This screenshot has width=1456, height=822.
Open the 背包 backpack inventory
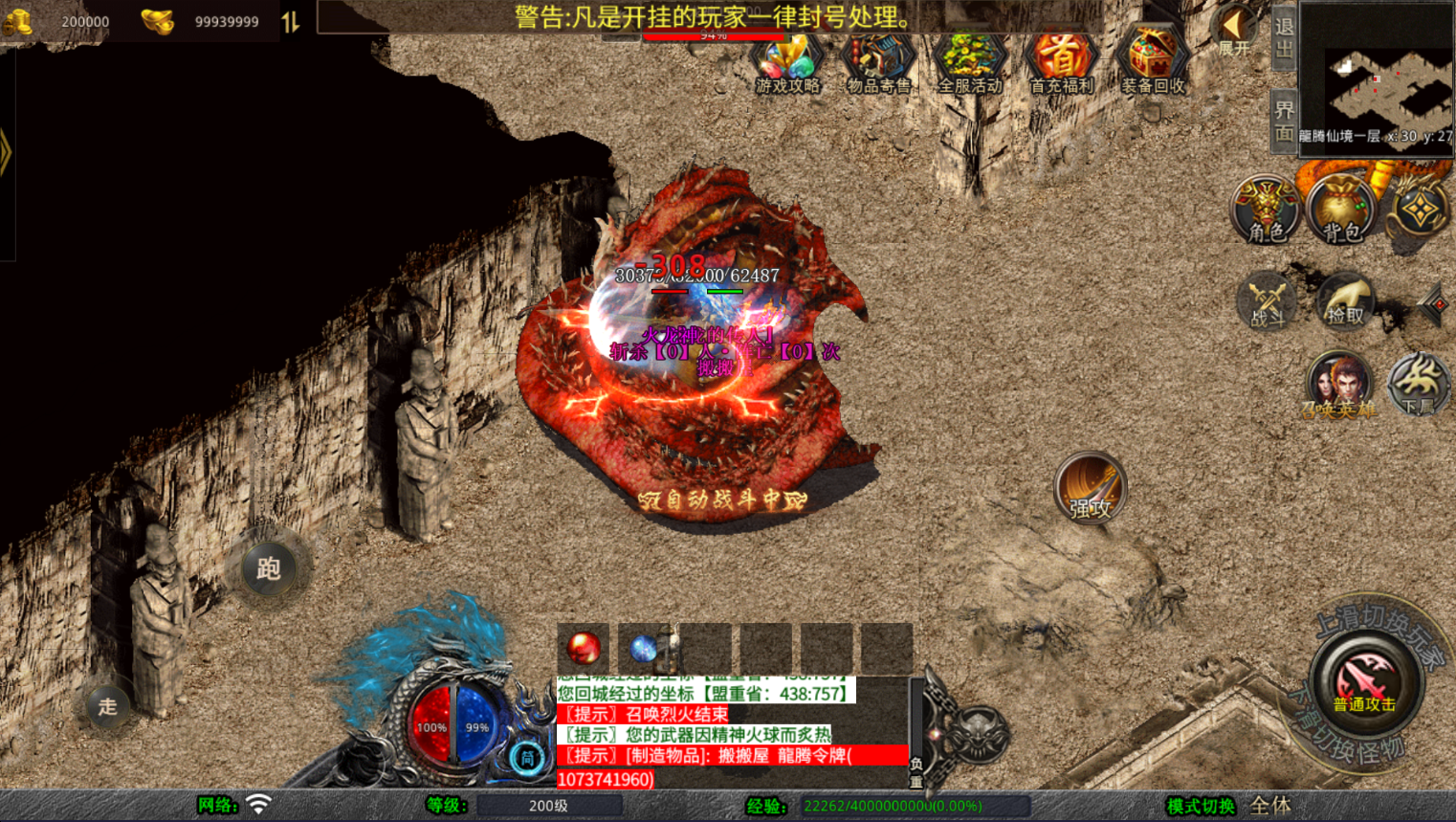pyautogui.click(x=1341, y=211)
